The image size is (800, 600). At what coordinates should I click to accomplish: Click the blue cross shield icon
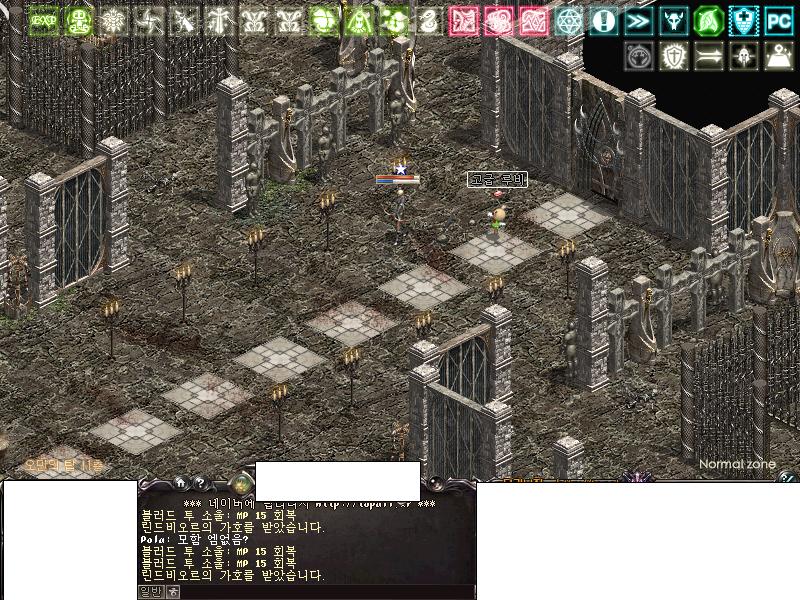(743, 20)
